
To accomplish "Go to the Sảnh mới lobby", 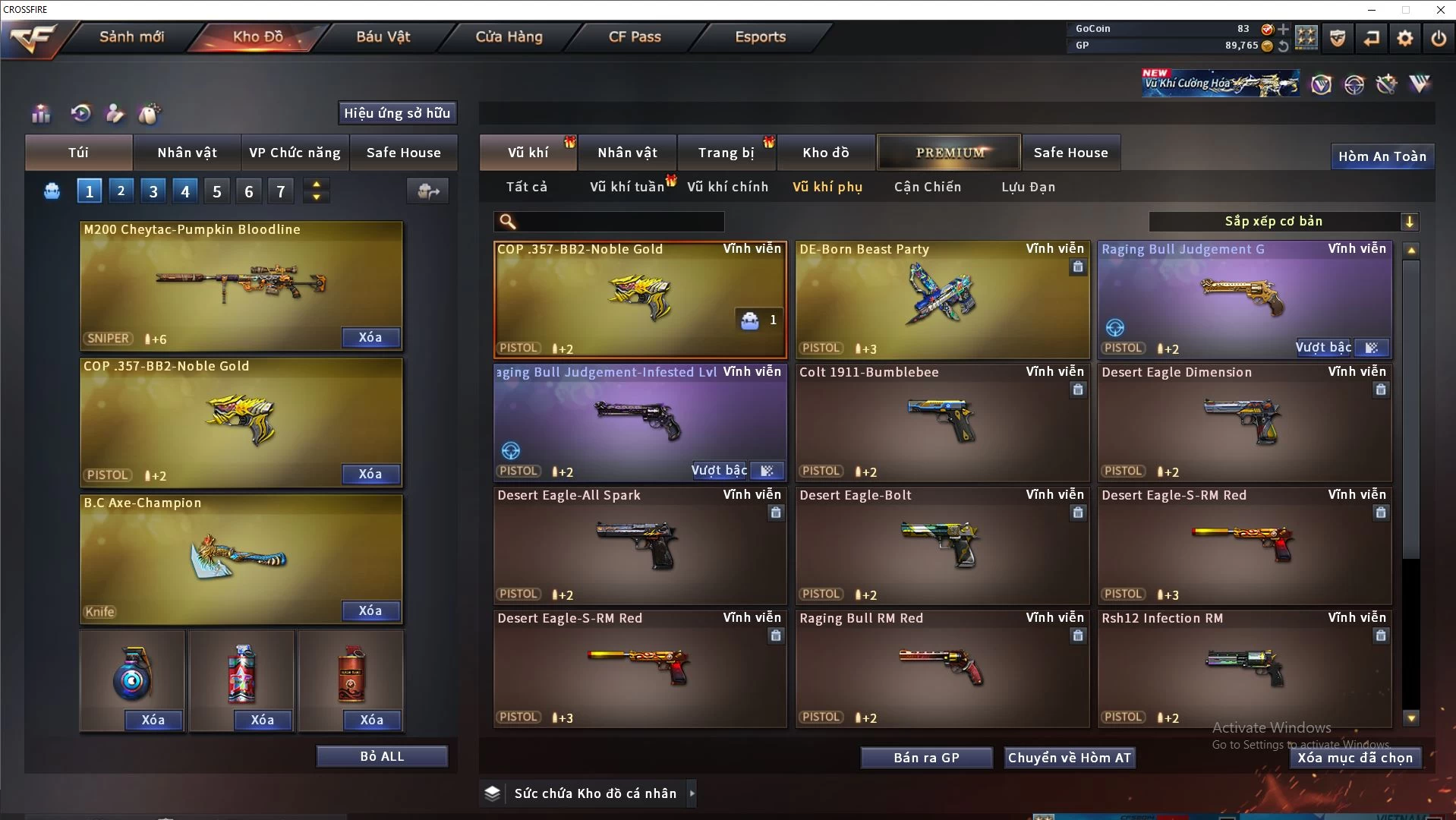I will [131, 36].
